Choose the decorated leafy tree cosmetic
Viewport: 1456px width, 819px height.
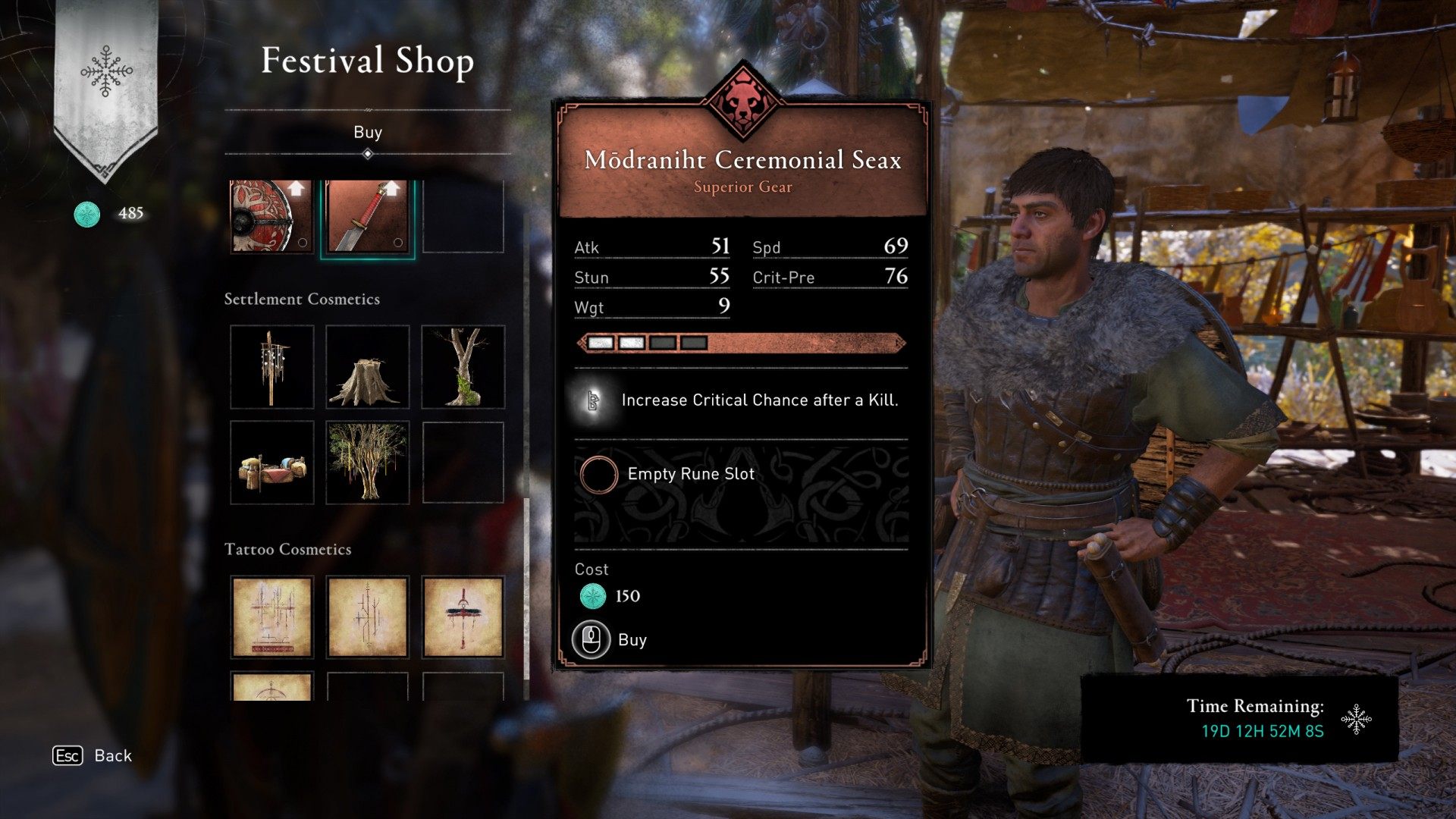coord(367,463)
